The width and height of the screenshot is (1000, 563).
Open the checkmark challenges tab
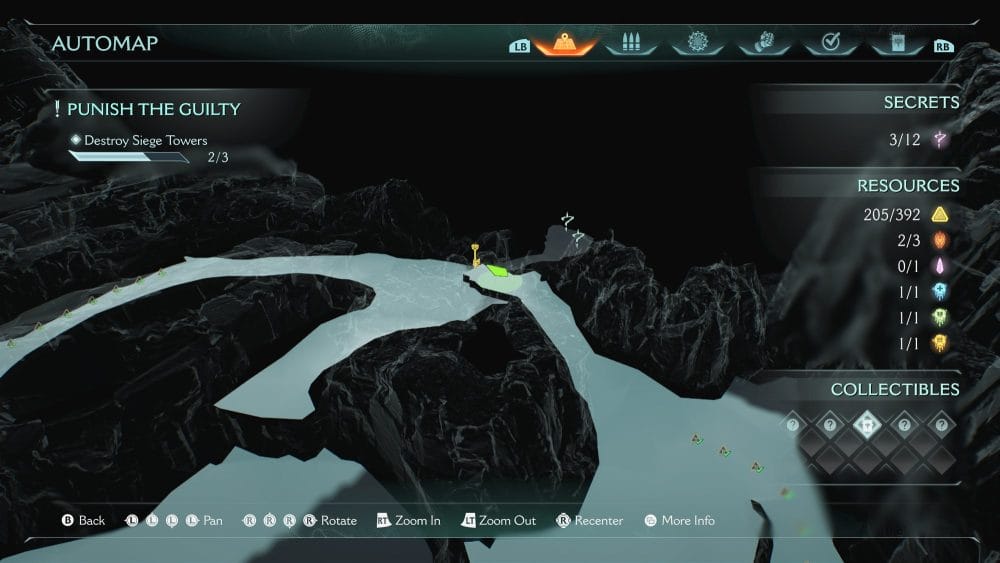click(x=830, y=44)
